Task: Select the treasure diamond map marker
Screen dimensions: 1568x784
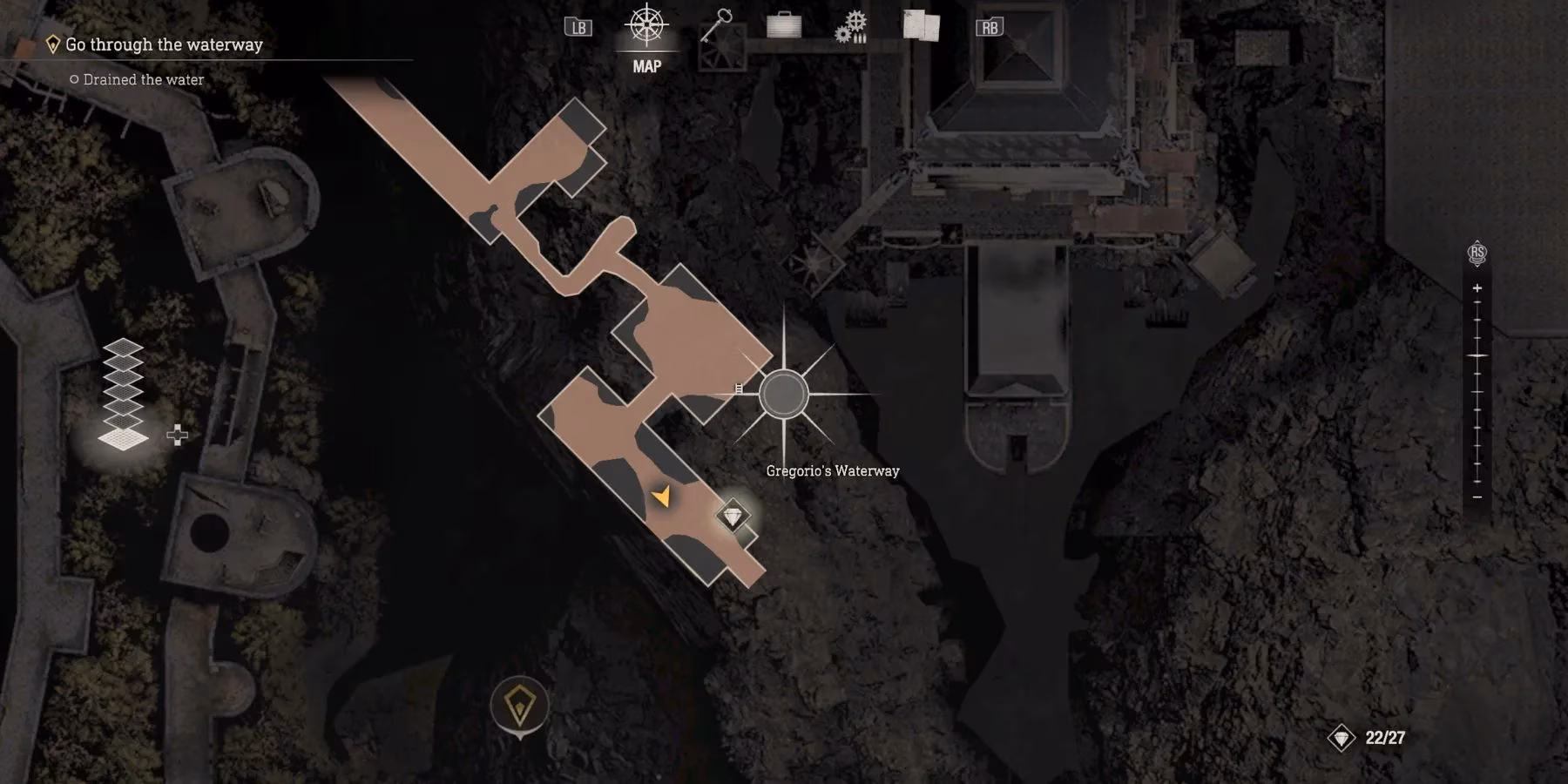Action: (733, 517)
